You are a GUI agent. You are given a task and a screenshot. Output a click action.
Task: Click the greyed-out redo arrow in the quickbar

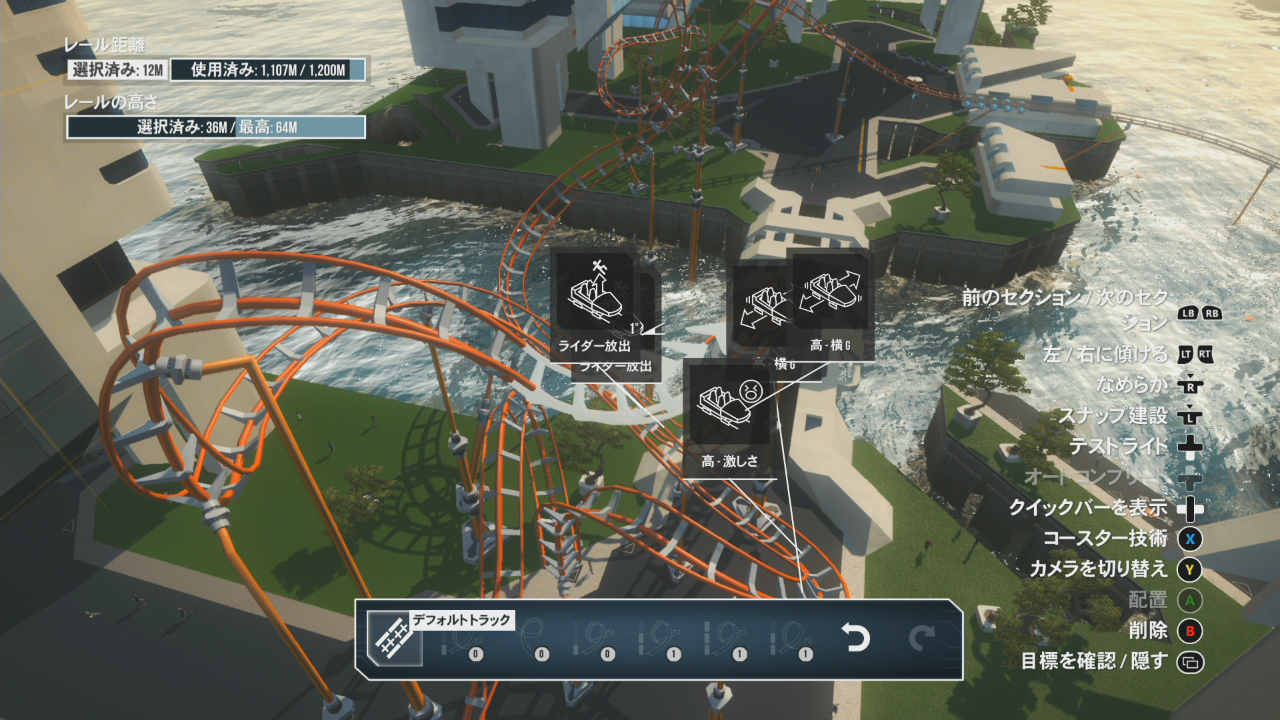pyautogui.click(x=921, y=638)
